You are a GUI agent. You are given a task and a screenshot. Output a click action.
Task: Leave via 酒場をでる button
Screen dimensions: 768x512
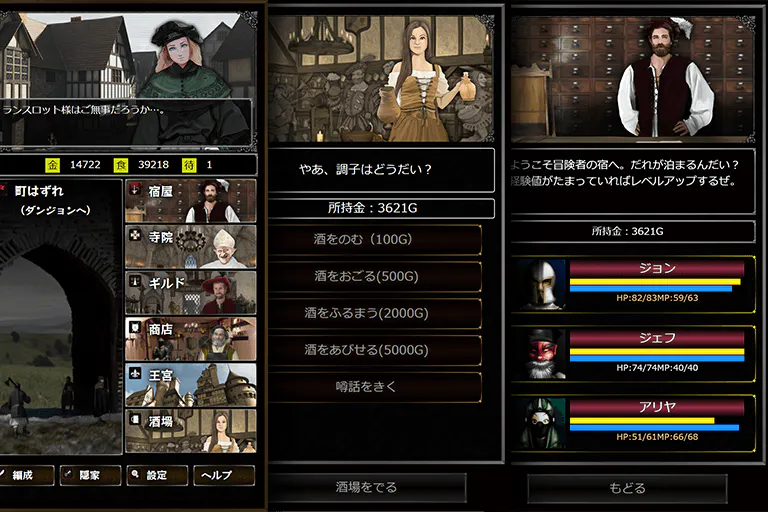click(x=367, y=488)
